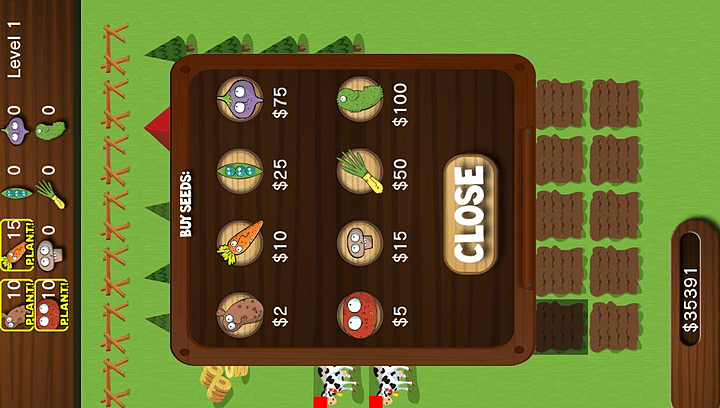Close the Buy Seeds shop
The image size is (720, 408).
pyautogui.click(x=469, y=214)
